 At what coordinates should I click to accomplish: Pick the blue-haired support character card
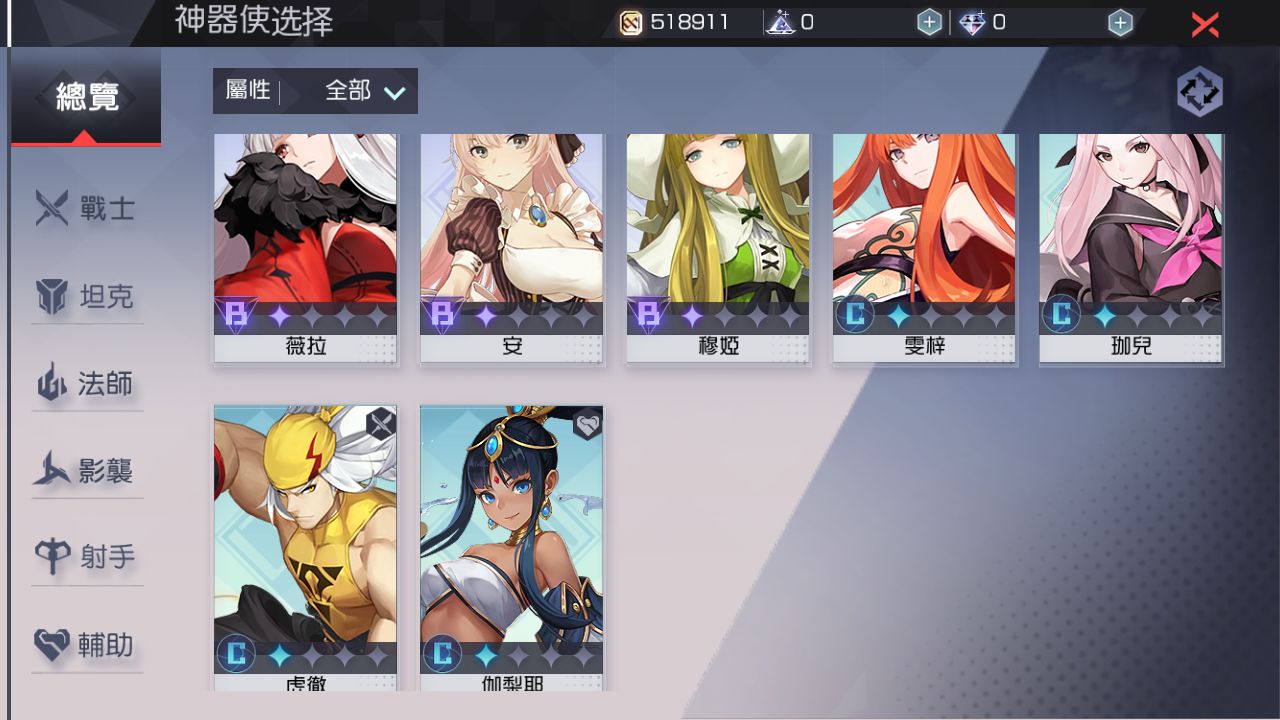(511, 545)
